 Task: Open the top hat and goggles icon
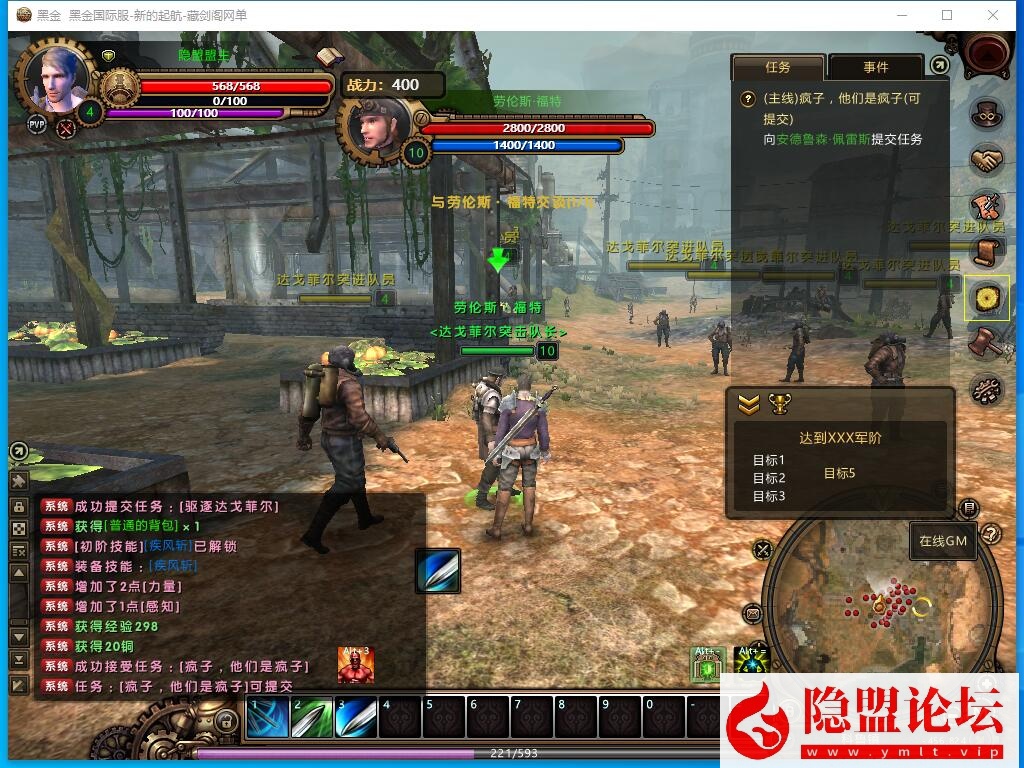(x=987, y=112)
